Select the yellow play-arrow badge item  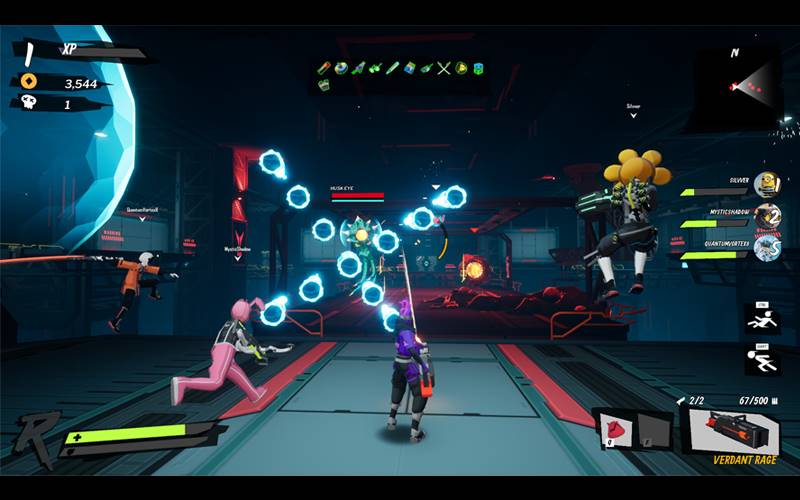[x=461, y=68]
